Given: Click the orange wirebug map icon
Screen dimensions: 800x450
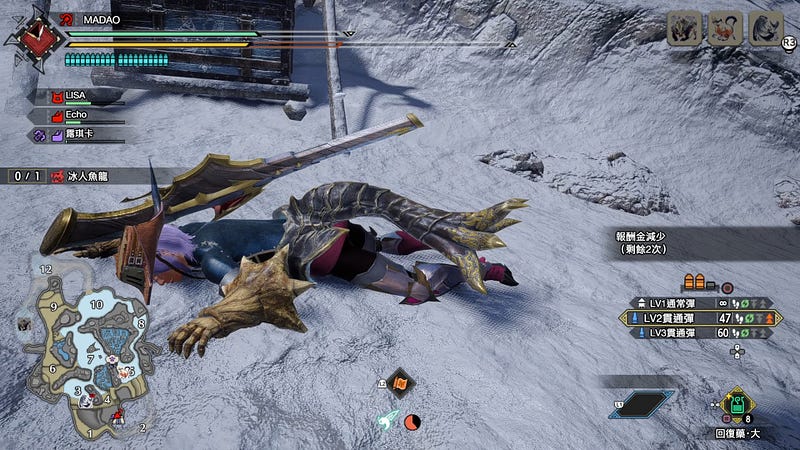Looking at the screenshot, I should (398, 381).
